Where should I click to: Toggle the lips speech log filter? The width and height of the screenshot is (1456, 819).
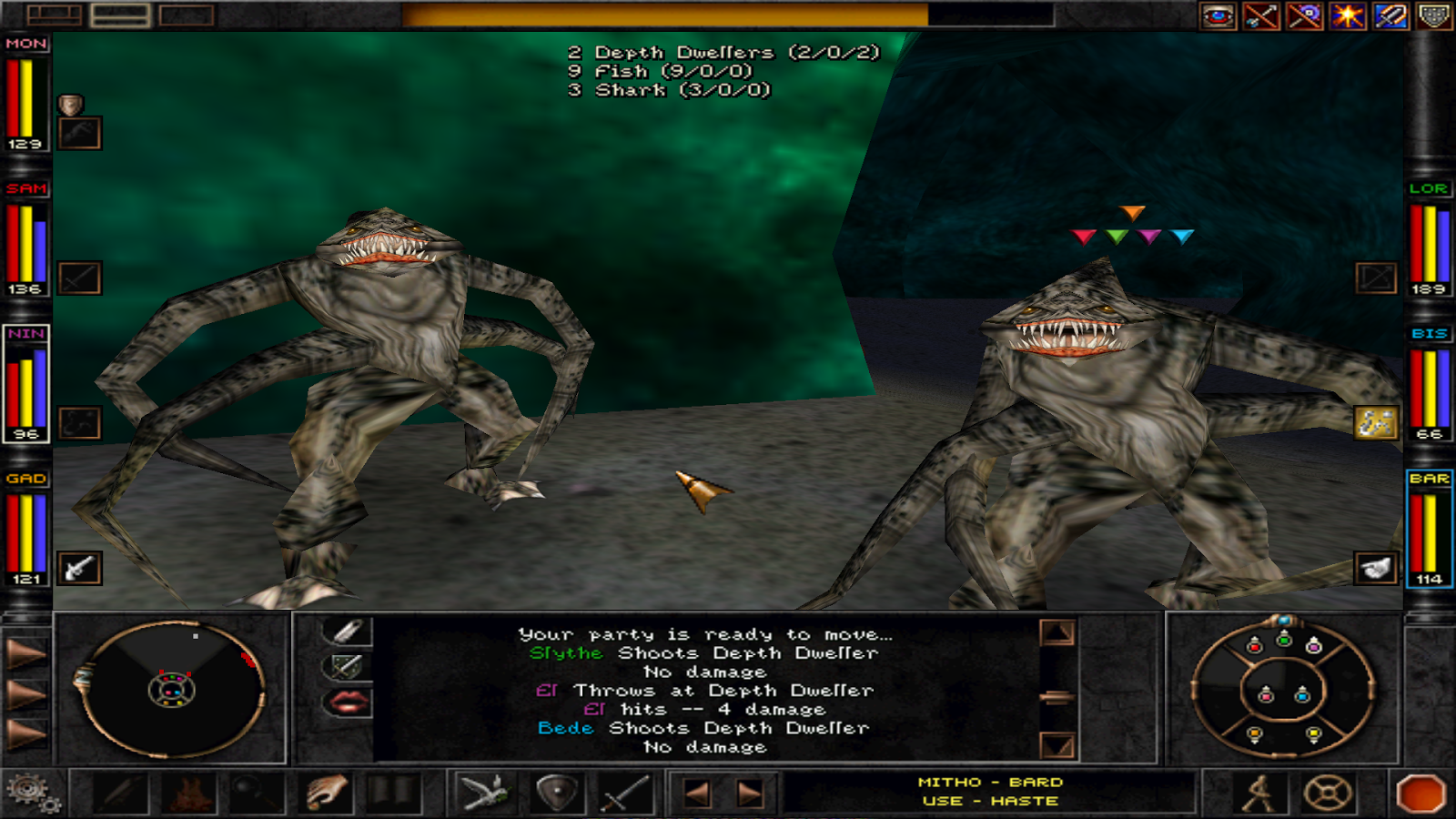pos(349,702)
